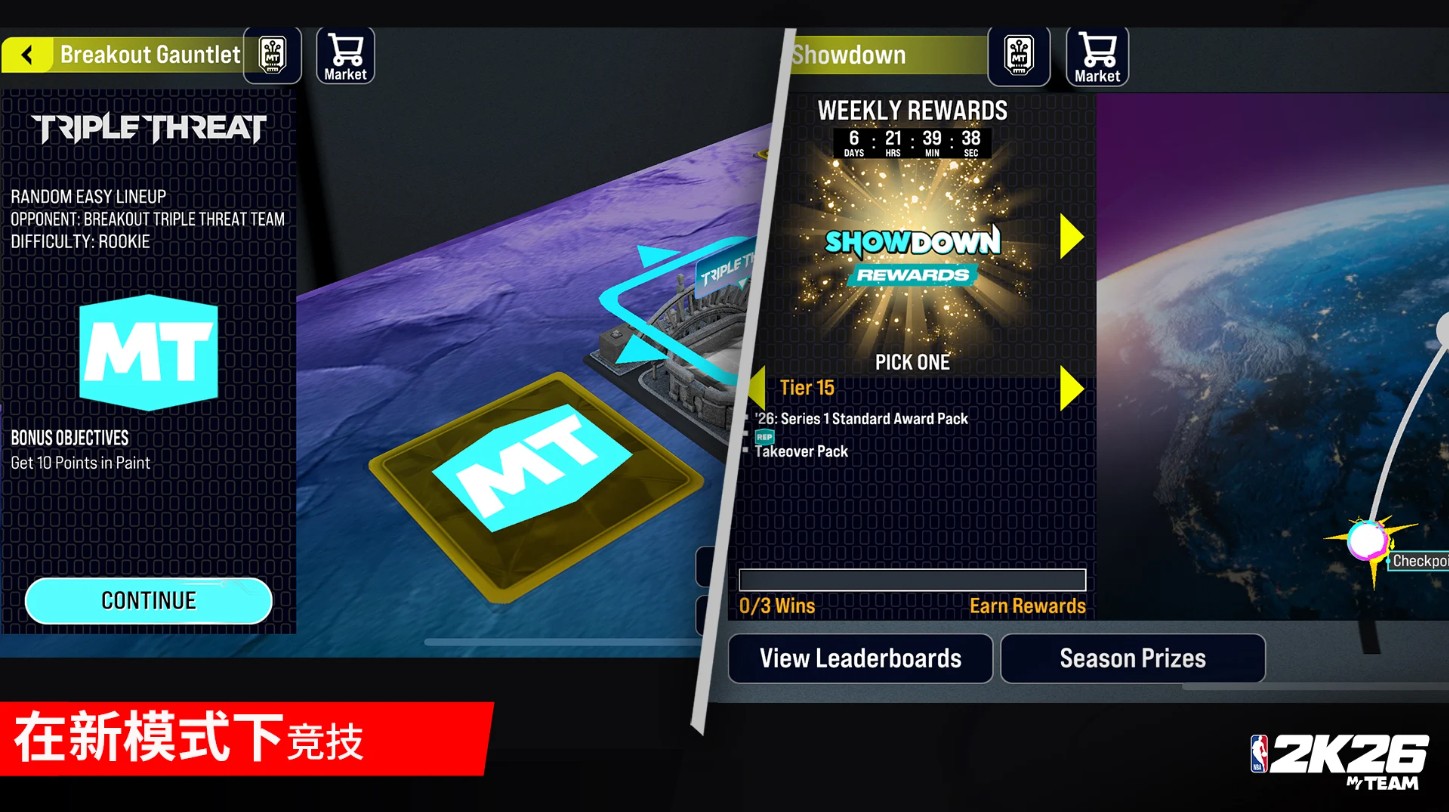Screen dimensions: 1449x812
Task: Click the REP badge beside Takeover Pack
Action: 763,437
